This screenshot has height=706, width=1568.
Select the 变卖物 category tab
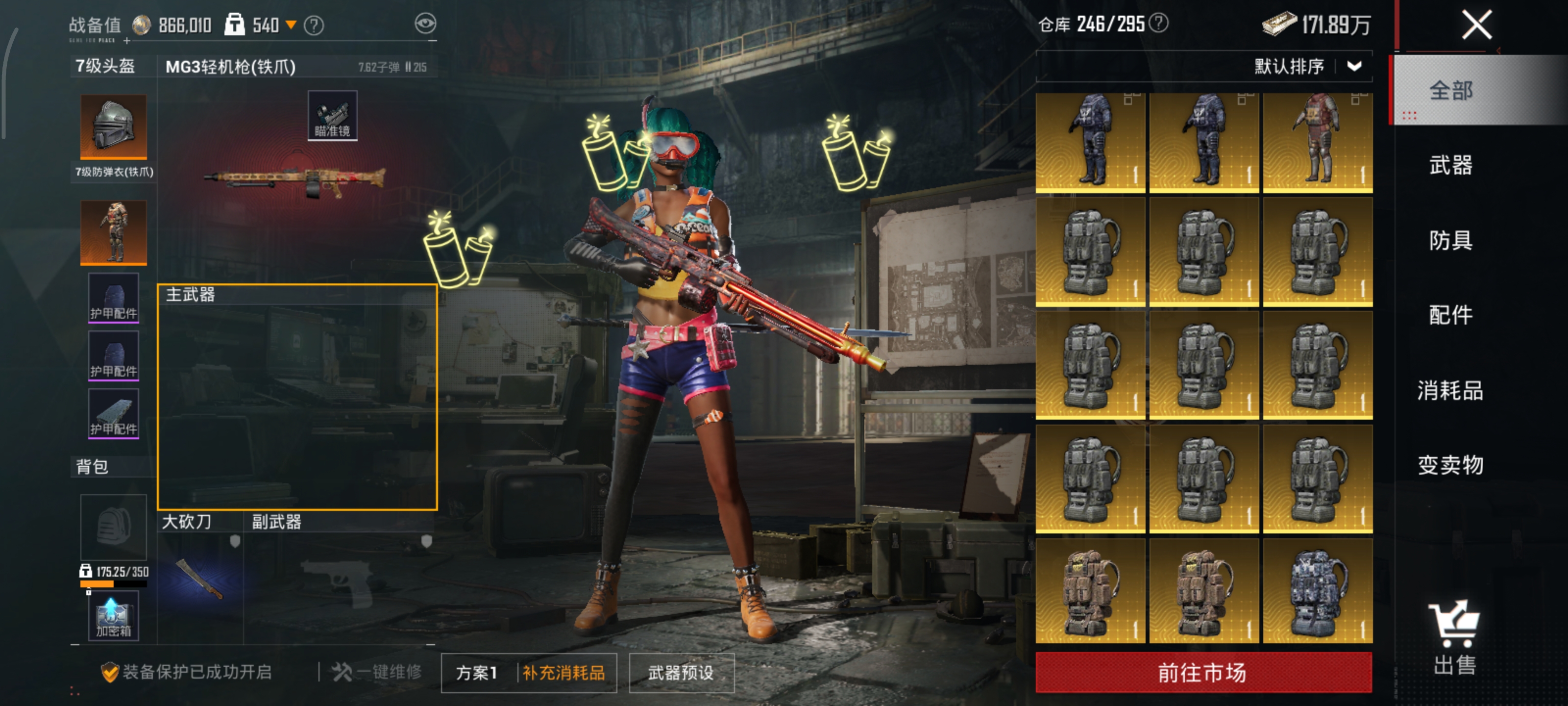(x=1450, y=465)
